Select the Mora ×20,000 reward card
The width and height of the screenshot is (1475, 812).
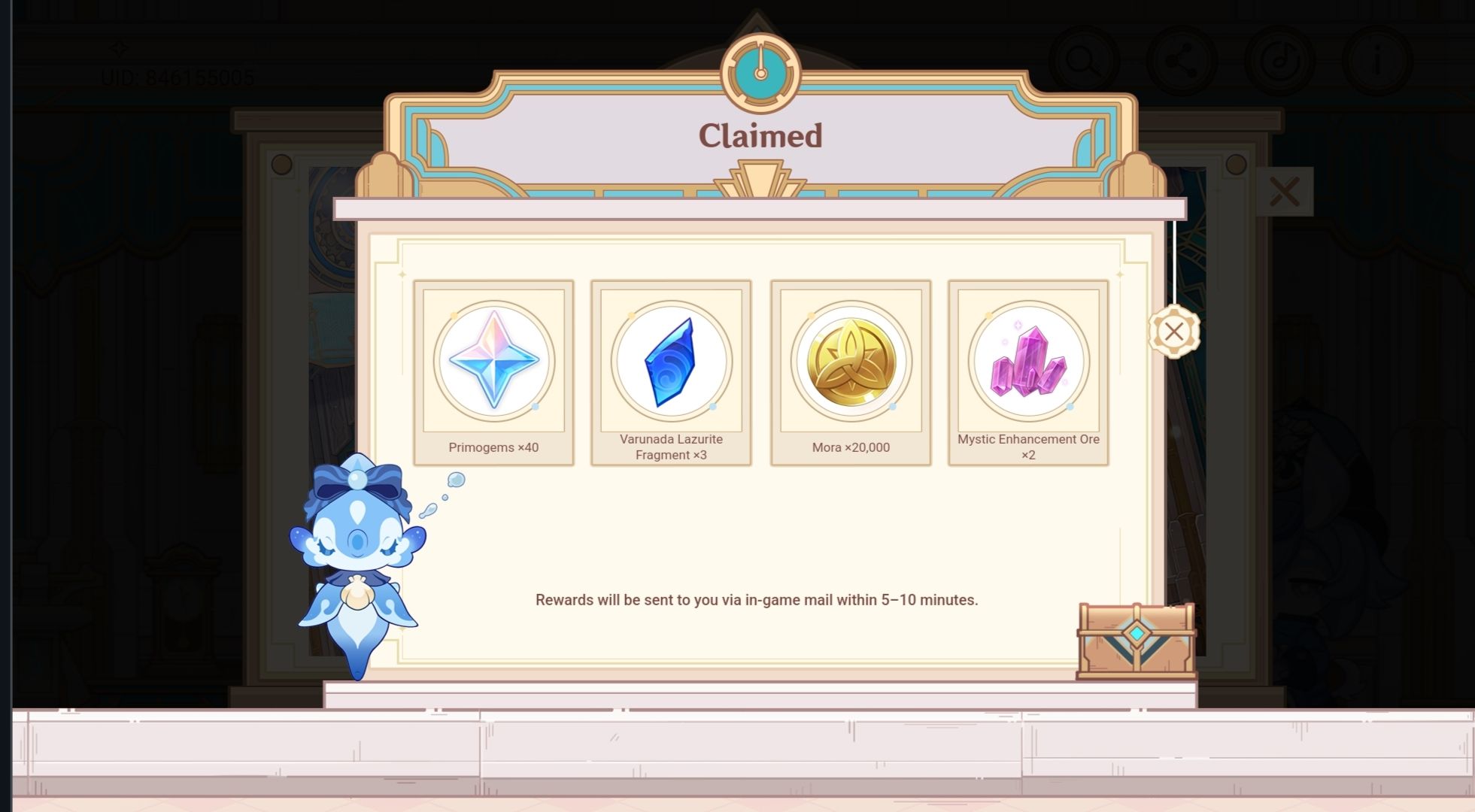tap(850, 372)
